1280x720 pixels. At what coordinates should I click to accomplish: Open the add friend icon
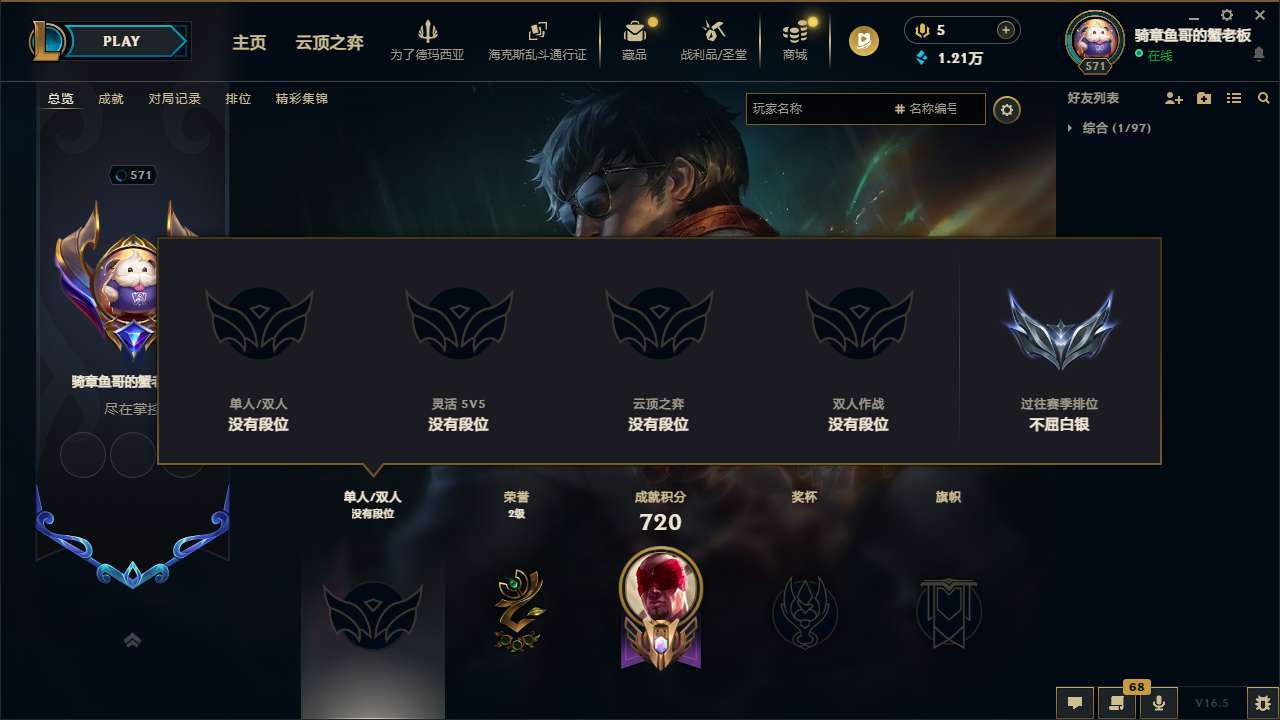[x=1174, y=97]
